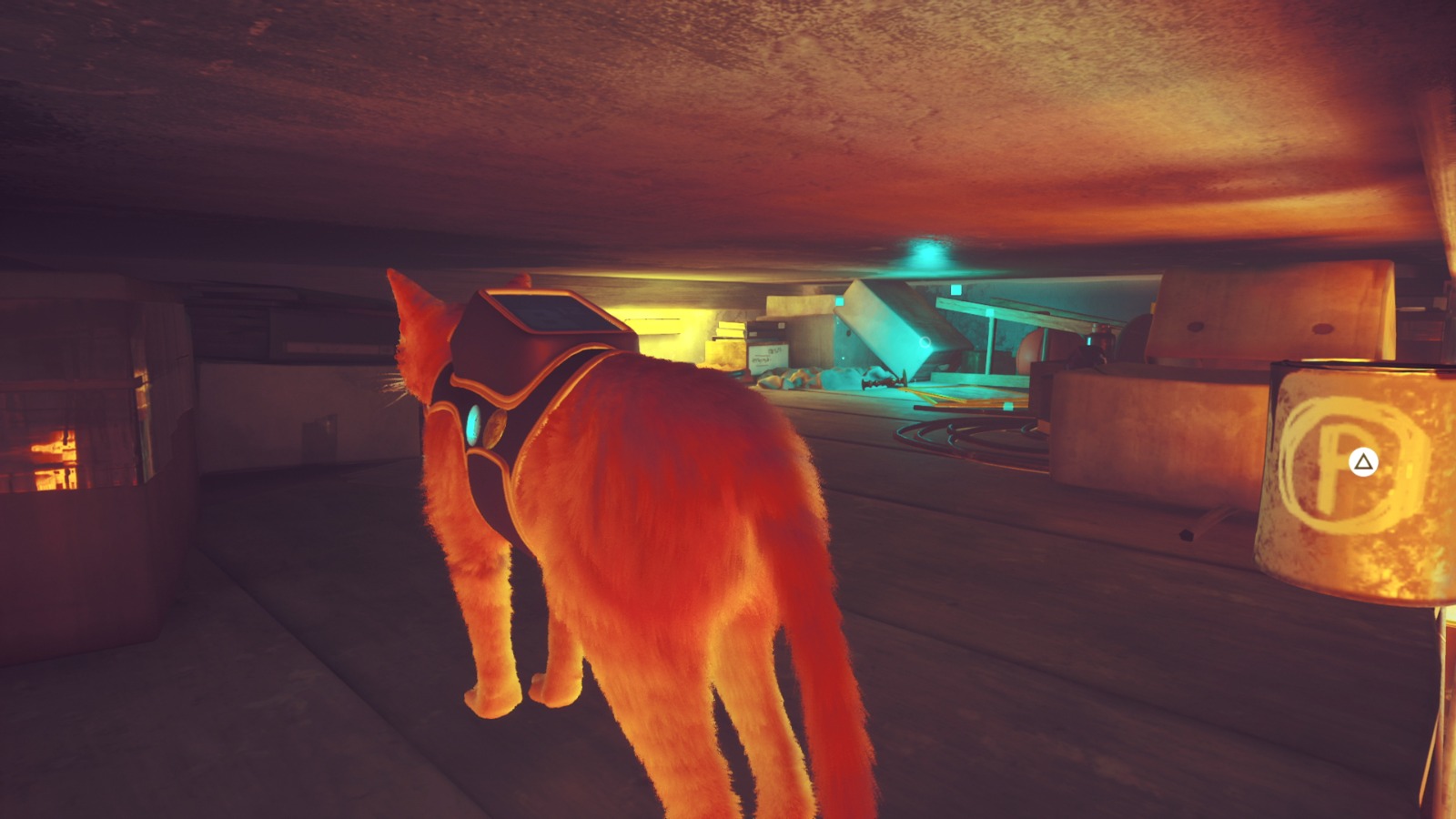This screenshot has width=1456, height=819.
Task: Click the glowing cyan marker on the distant wall
Action: coord(956,289)
